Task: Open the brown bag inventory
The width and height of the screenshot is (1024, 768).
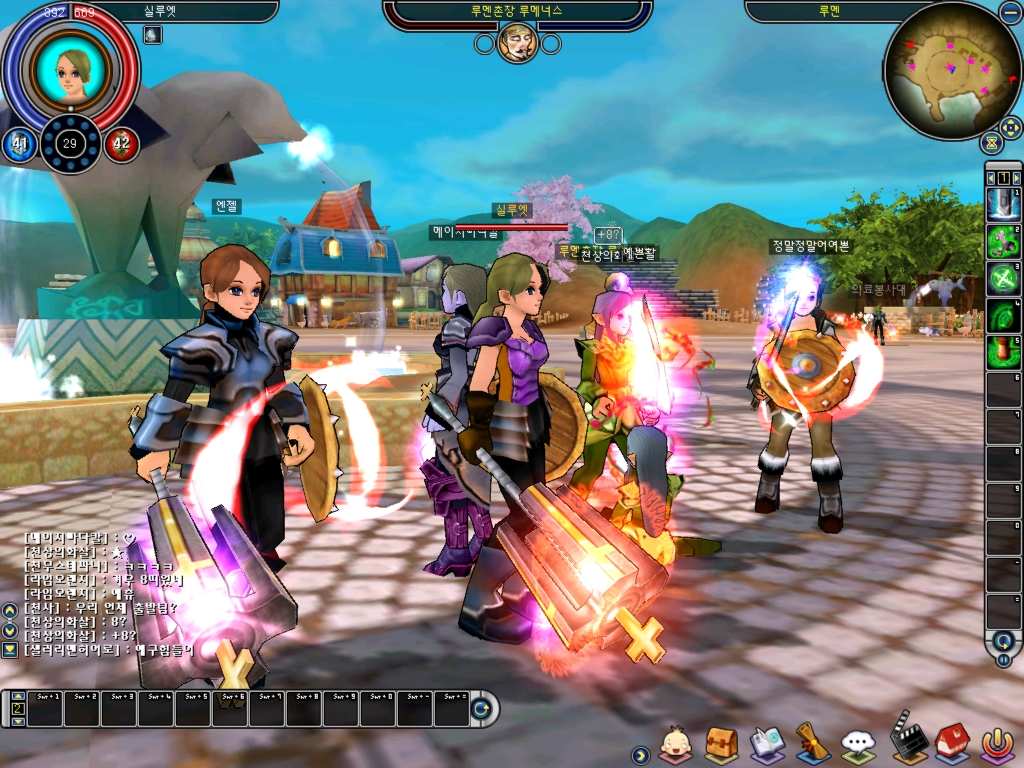Action: [721, 744]
